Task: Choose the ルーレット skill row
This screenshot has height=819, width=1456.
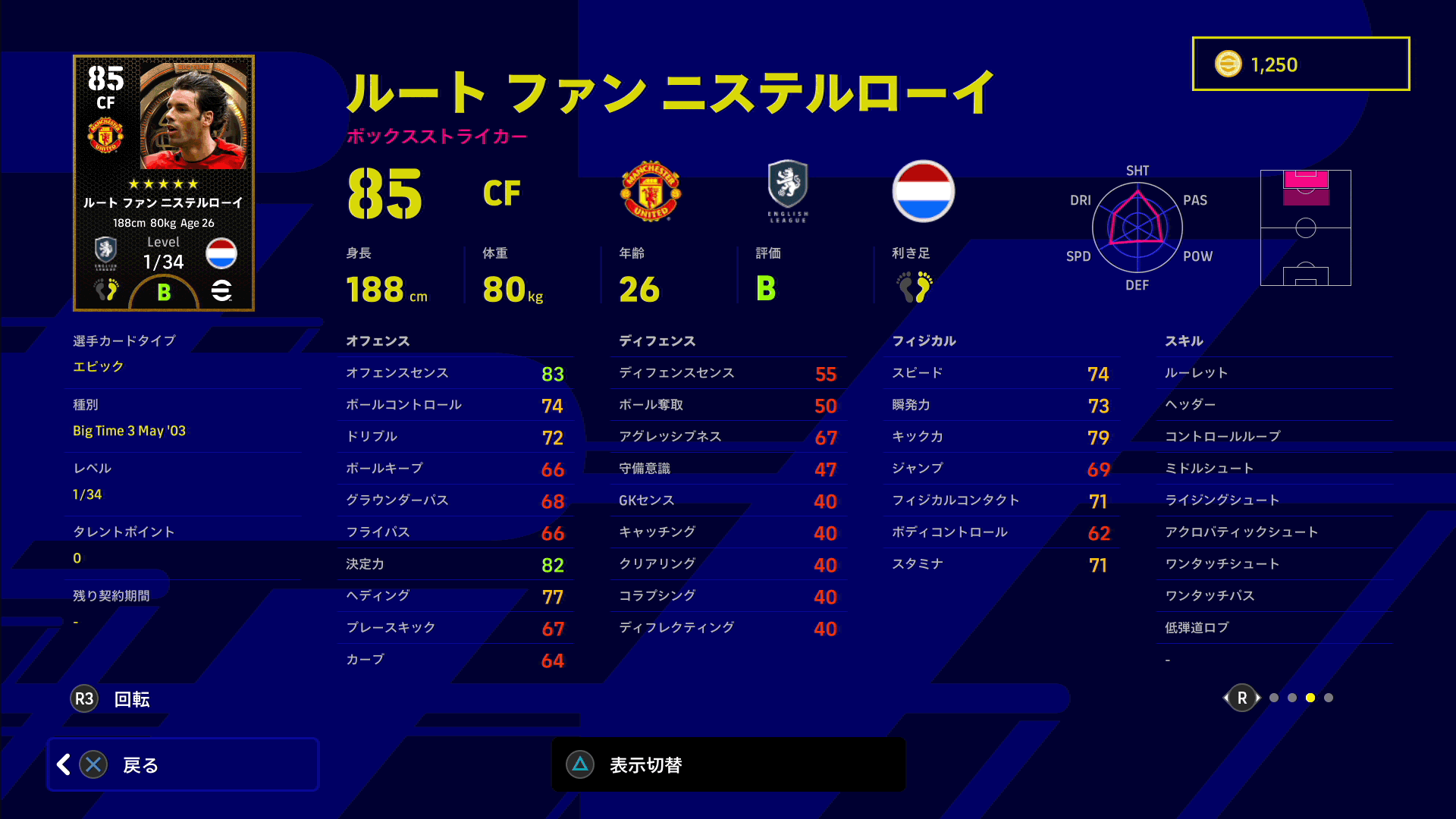Action: tap(1274, 373)
